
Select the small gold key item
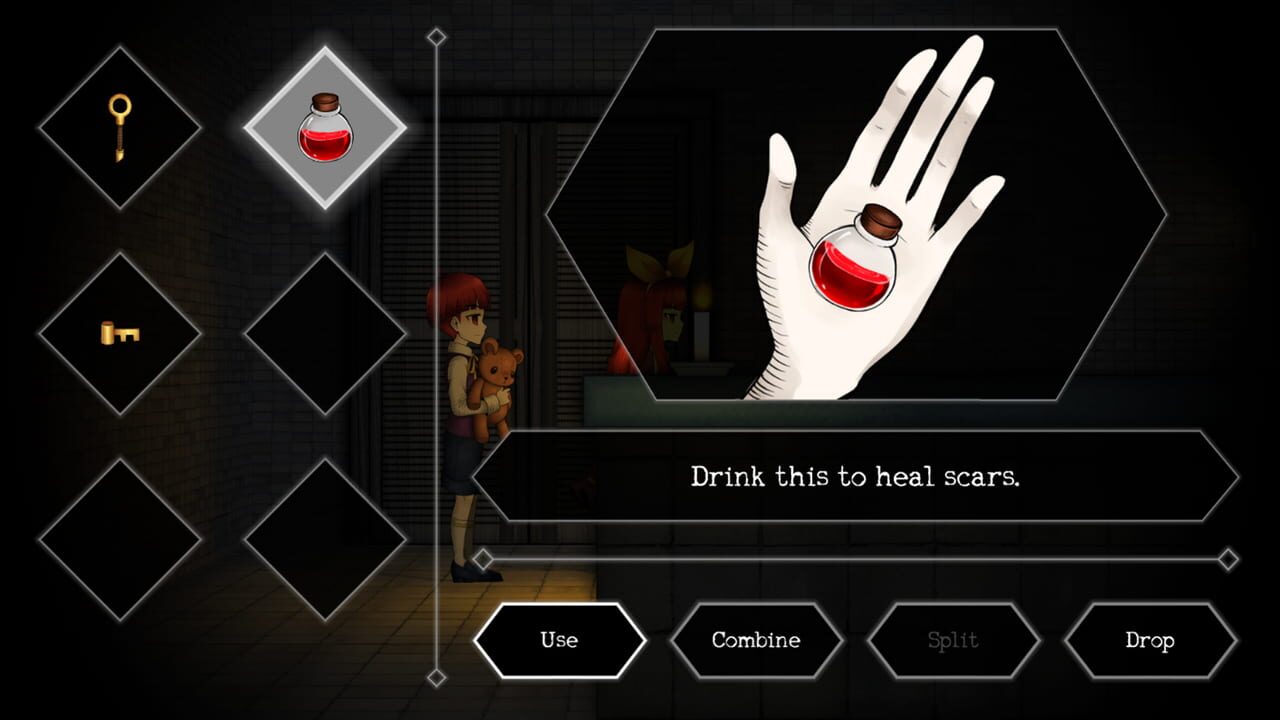118,330
